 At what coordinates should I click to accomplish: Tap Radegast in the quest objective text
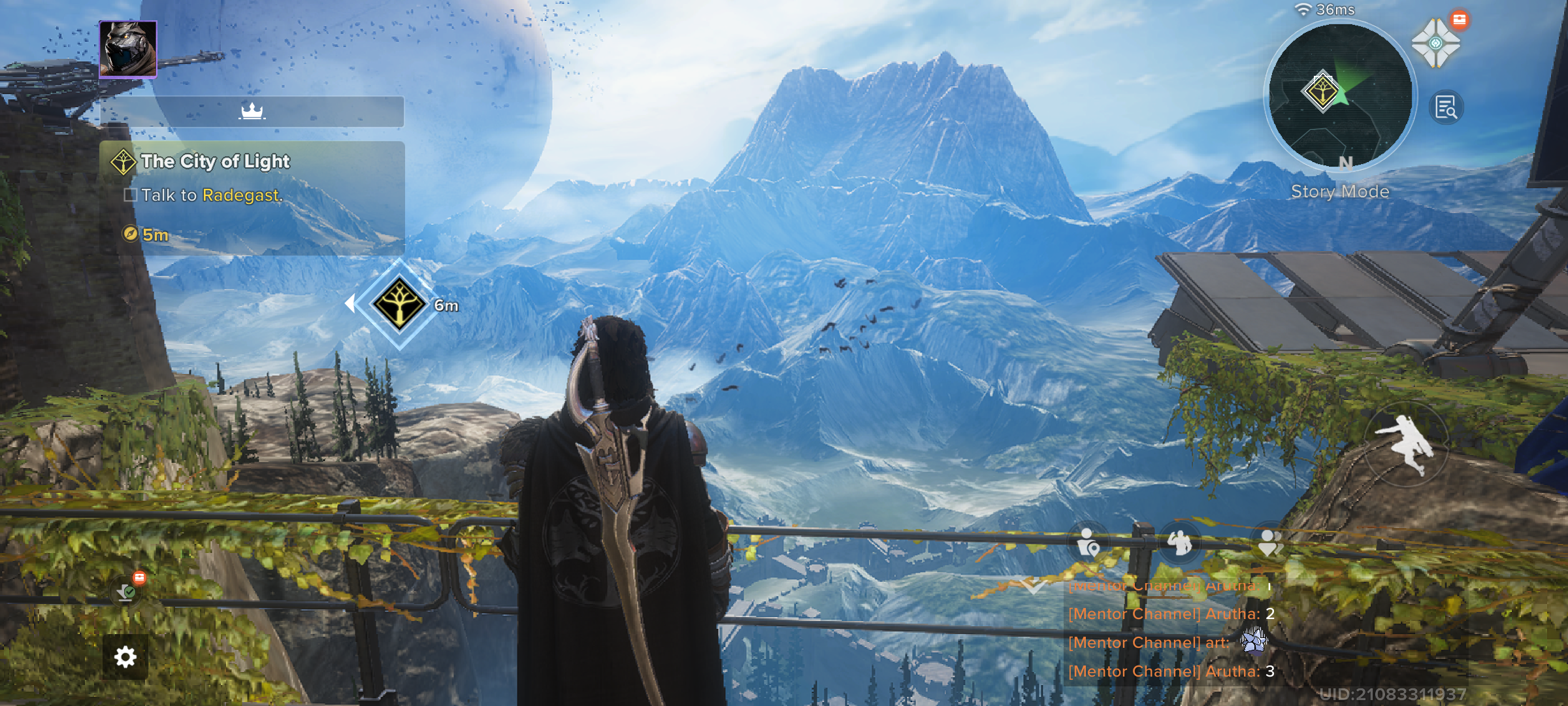pos(242,195)
